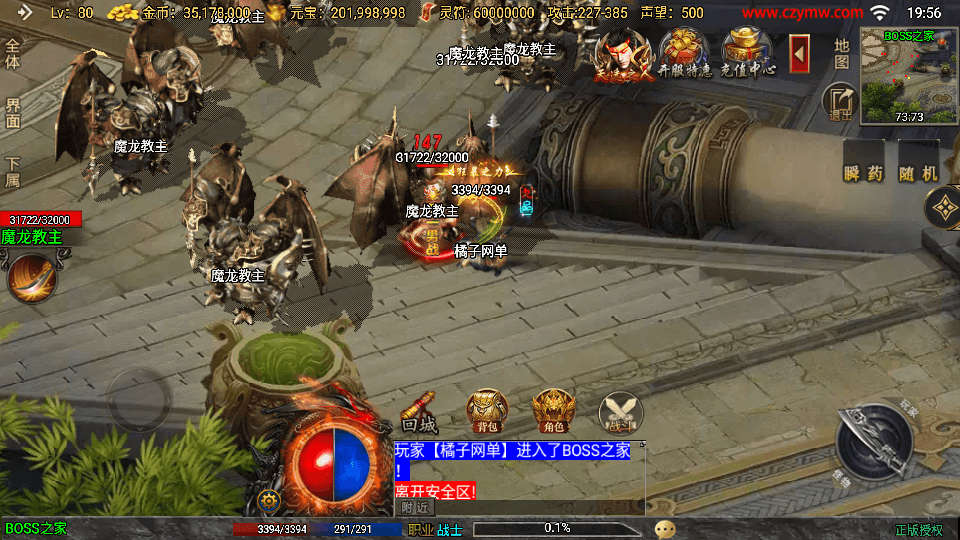Select the 界面 option on left side
Screen dimensions: 960x540
[13, 113]
